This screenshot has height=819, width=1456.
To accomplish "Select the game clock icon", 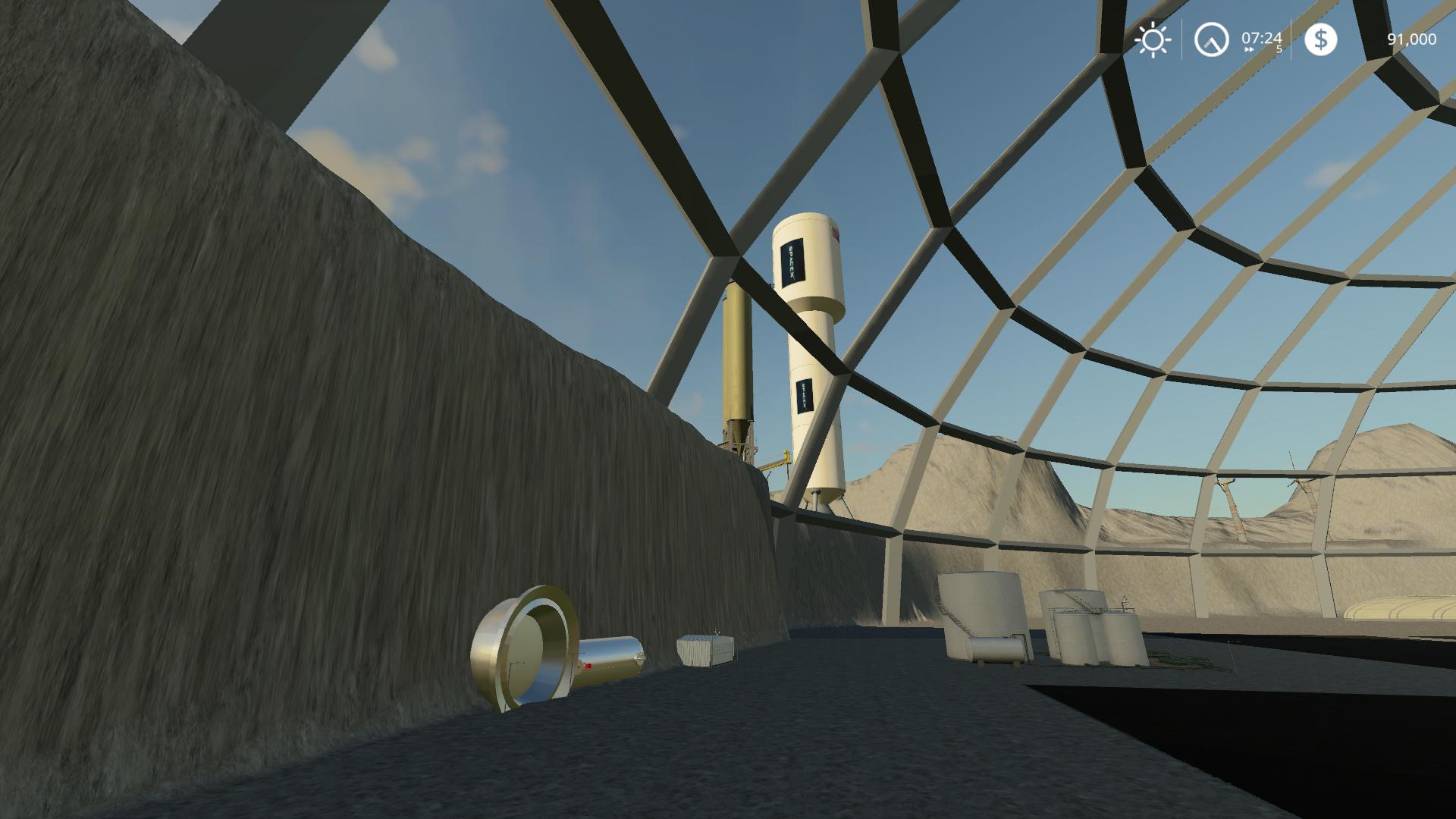I will (1211, 39).
